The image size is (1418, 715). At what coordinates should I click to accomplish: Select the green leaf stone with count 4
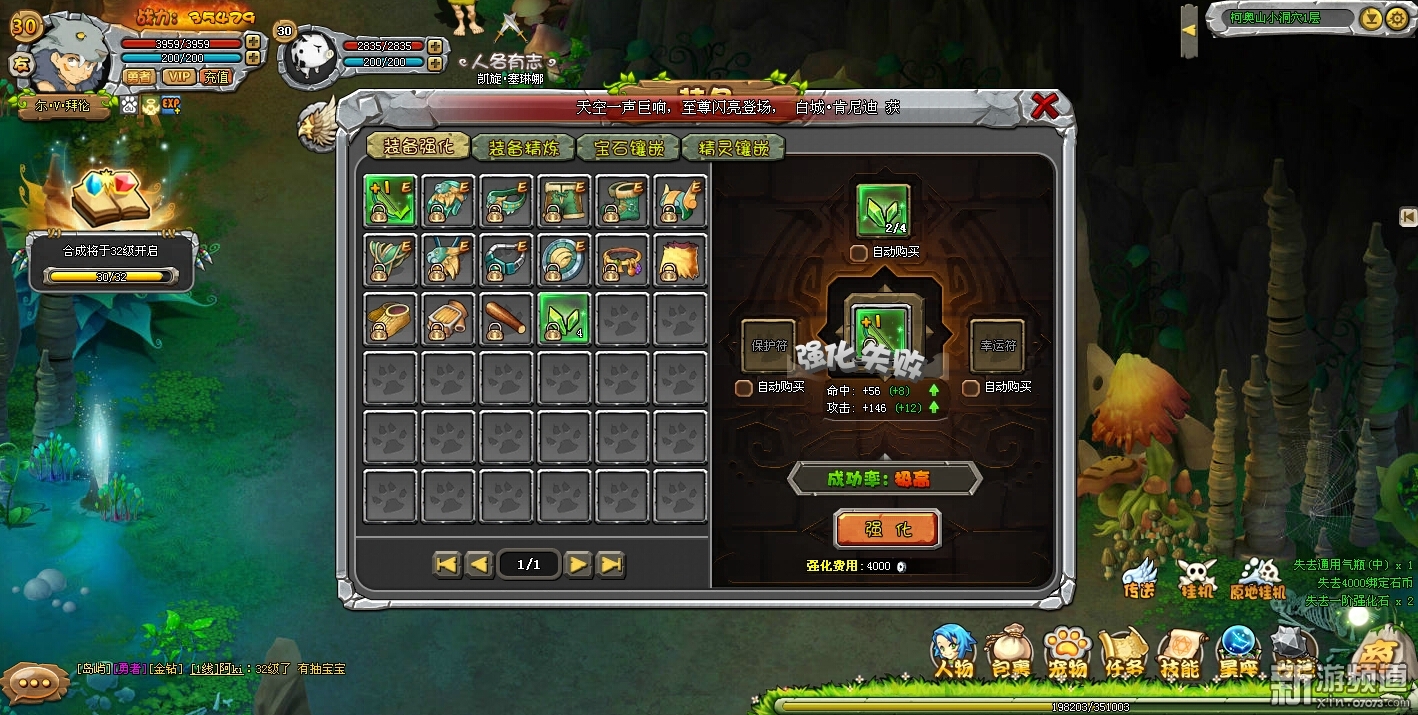coord(564,319)
